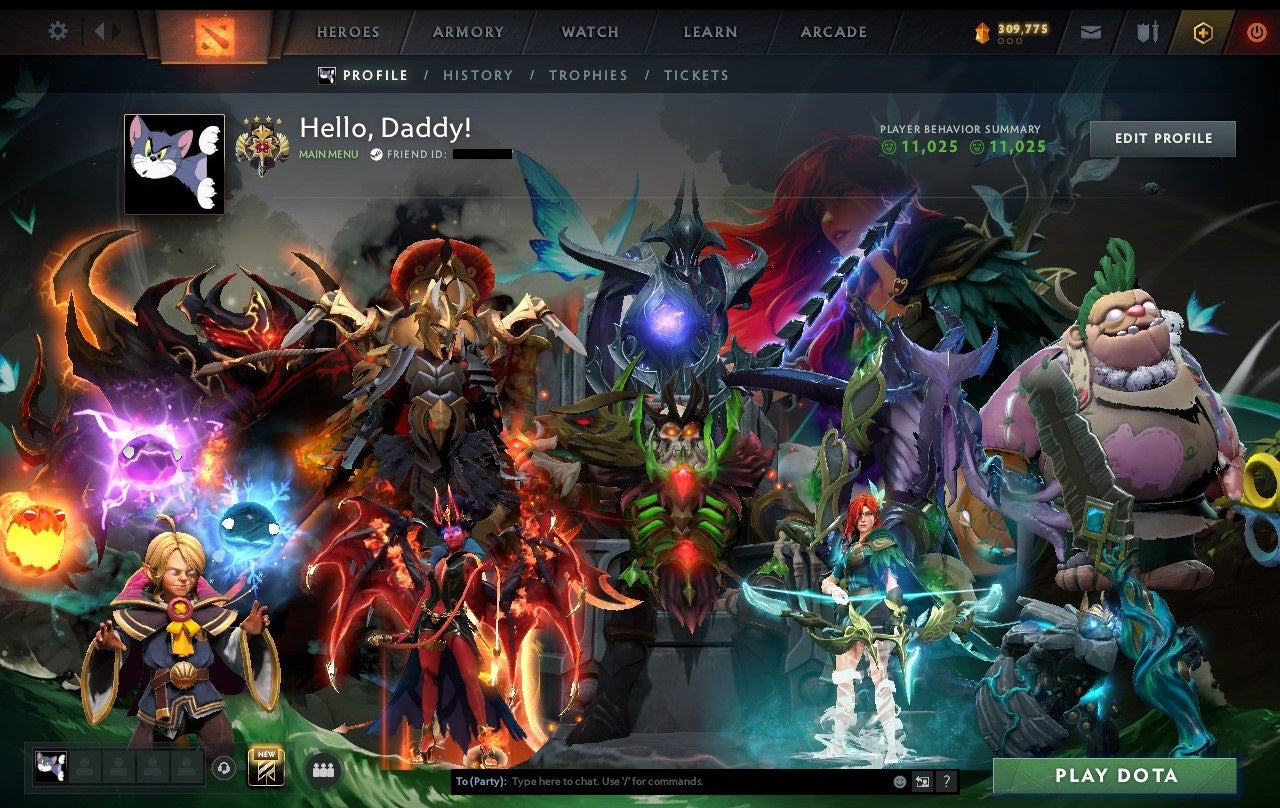Open your mail inbox
The image size is (1280, 808).
point(1092,31)
